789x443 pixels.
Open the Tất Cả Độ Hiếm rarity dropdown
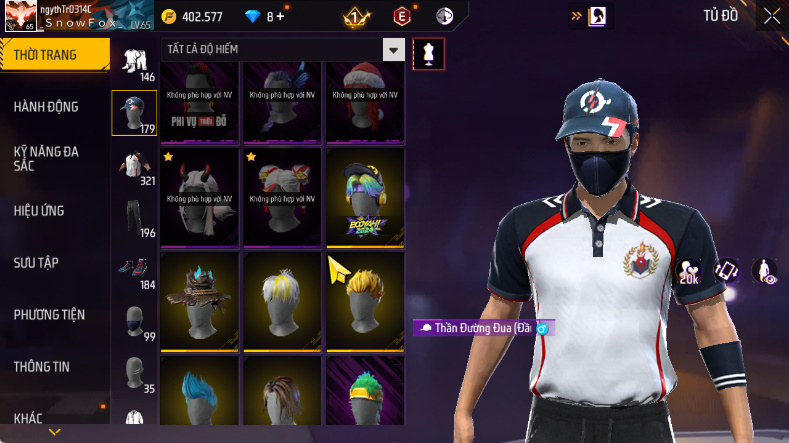pos(394,50)
